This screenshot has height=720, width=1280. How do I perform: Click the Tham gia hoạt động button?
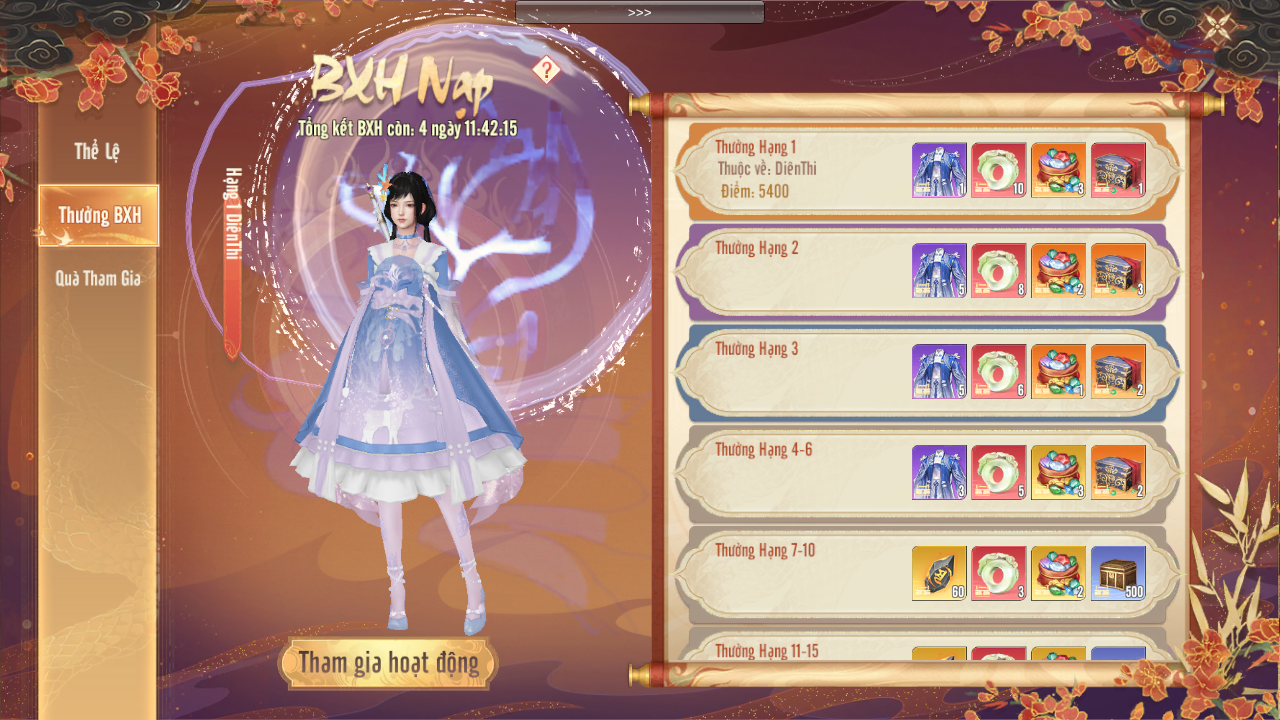point(388,663)
